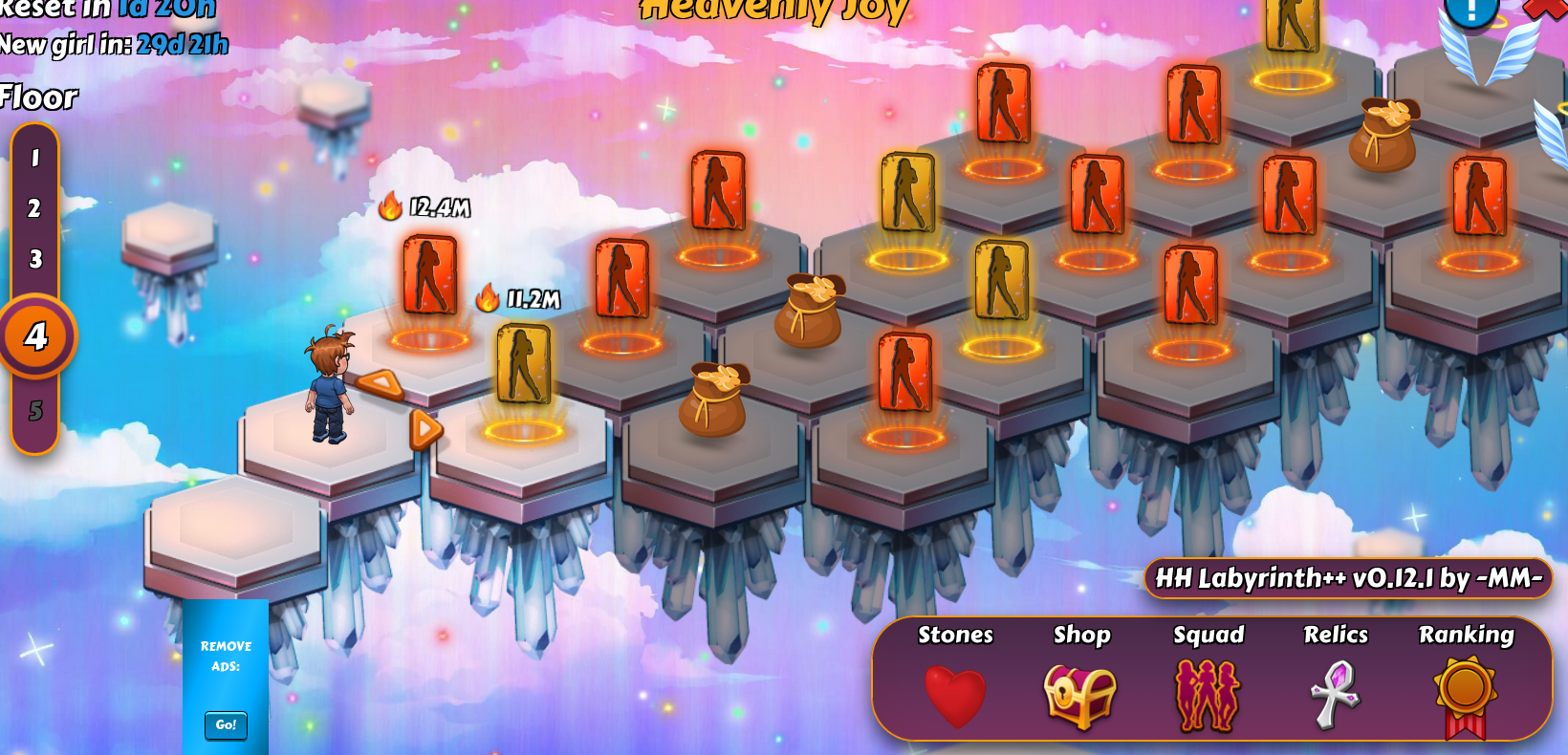
Task: Choose floor 5 in the selector
Action: (x=35, y=411)
